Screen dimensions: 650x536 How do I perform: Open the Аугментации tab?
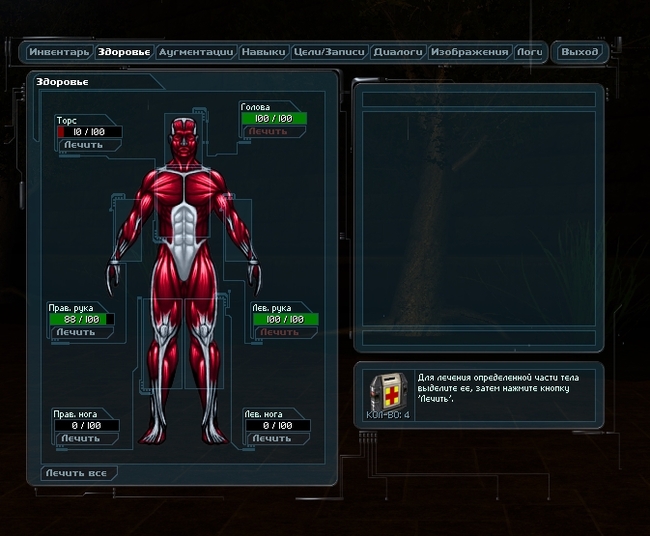pos(196,52)
